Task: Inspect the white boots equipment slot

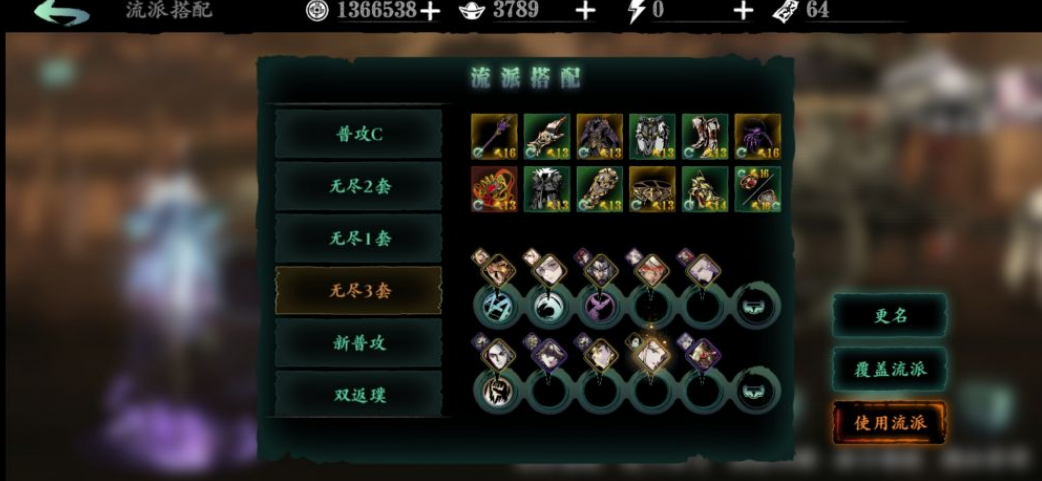Action: tap(704, 137)
